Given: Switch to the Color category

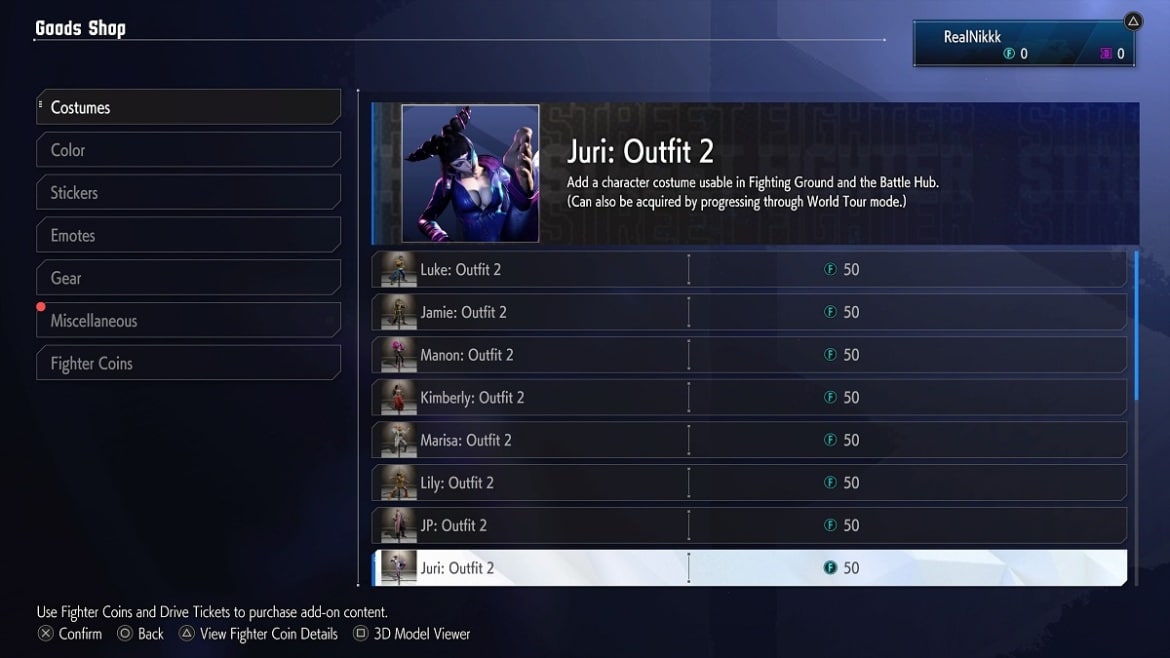Looking at the screenshot, I should 188,150.
